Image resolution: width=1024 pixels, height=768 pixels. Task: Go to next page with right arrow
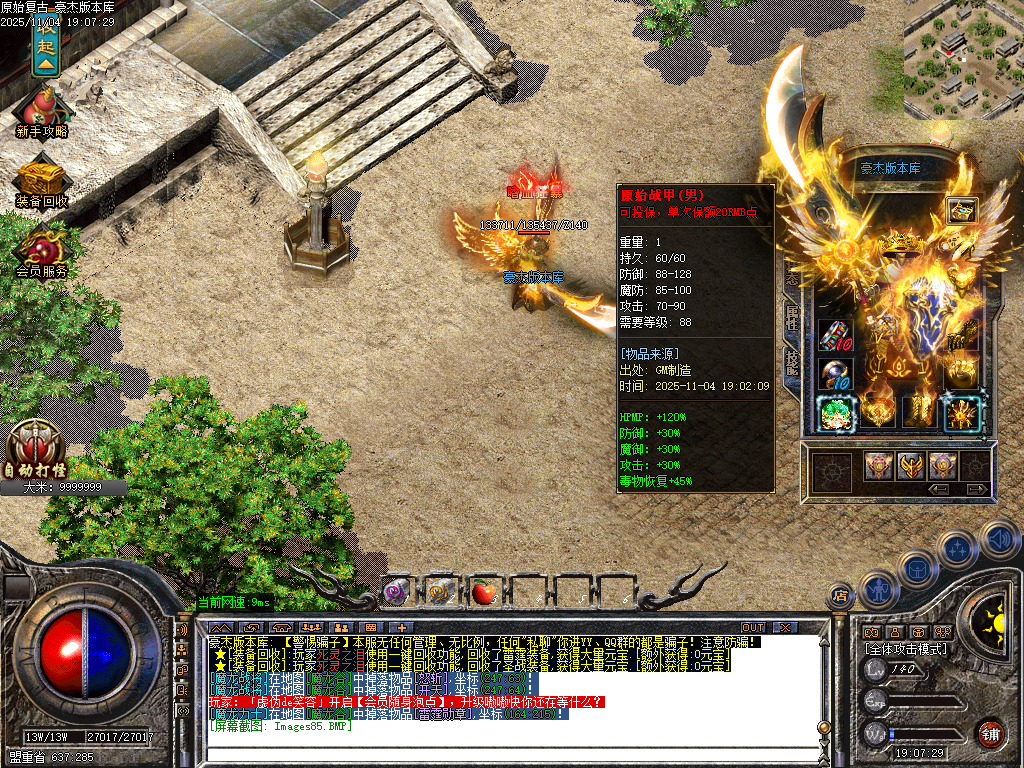click(976, 489)
